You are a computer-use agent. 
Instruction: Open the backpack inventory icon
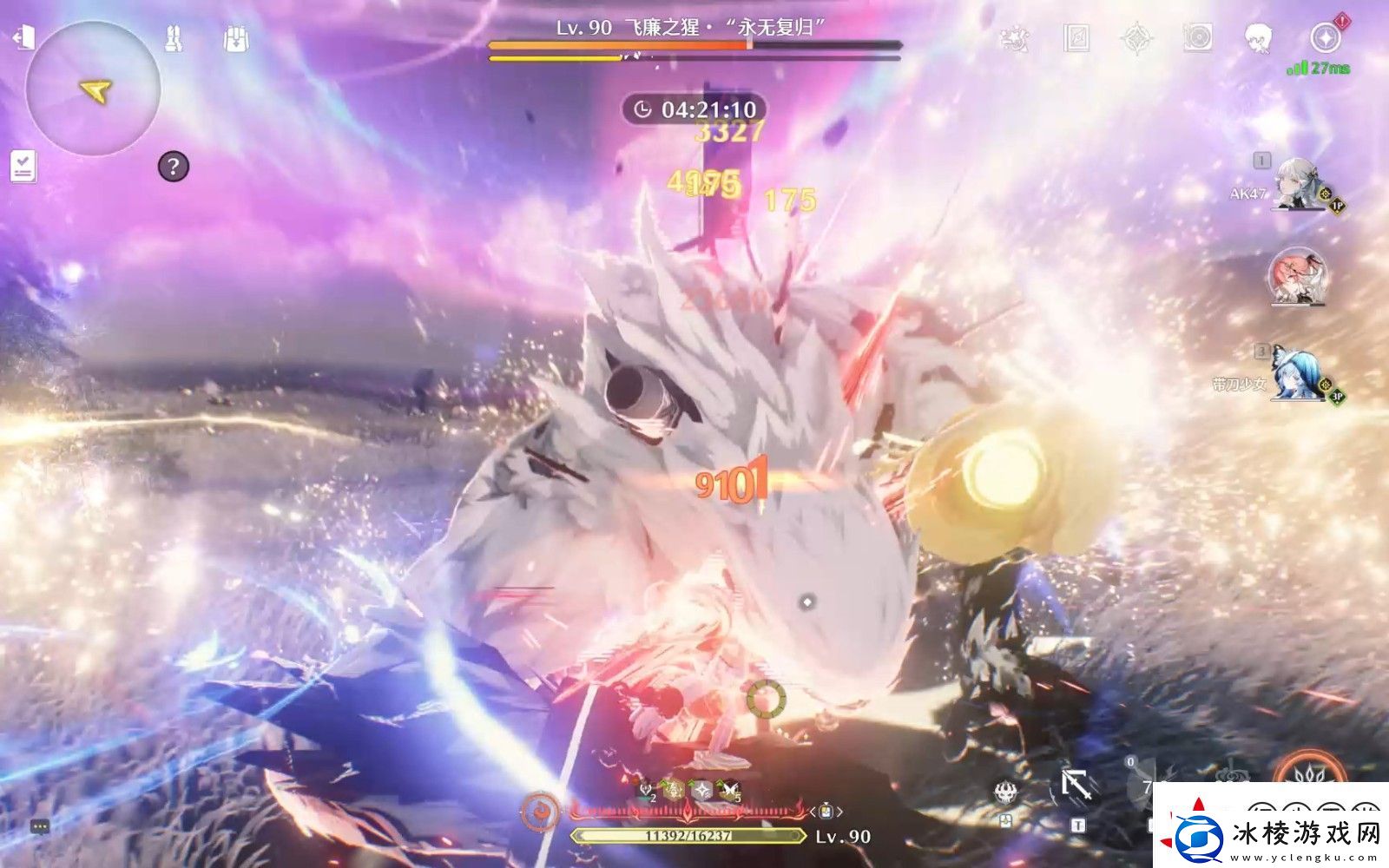click(x=235, y=39)
